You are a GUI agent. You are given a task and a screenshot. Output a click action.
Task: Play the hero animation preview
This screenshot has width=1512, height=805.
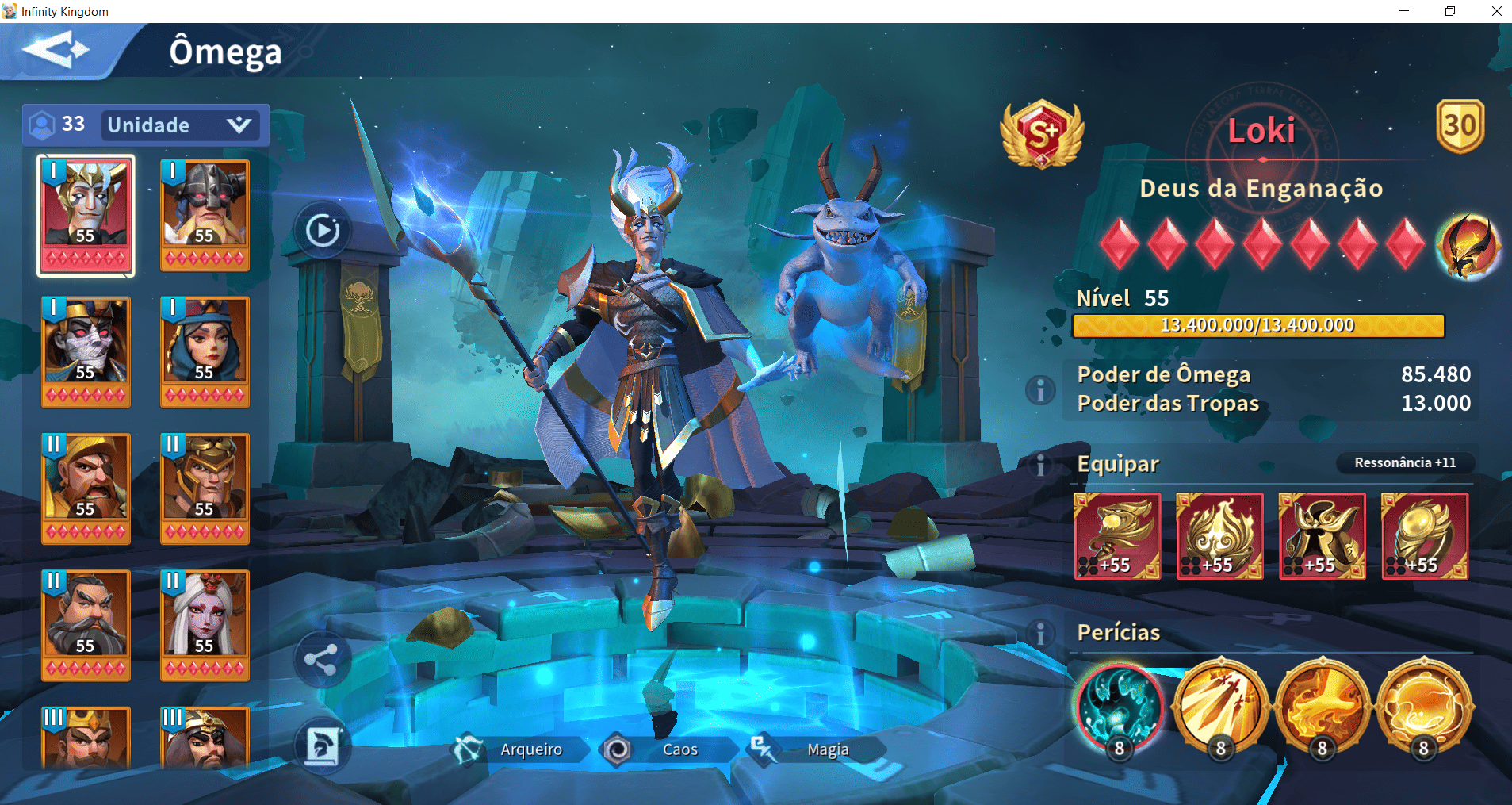tap(322, 231)
